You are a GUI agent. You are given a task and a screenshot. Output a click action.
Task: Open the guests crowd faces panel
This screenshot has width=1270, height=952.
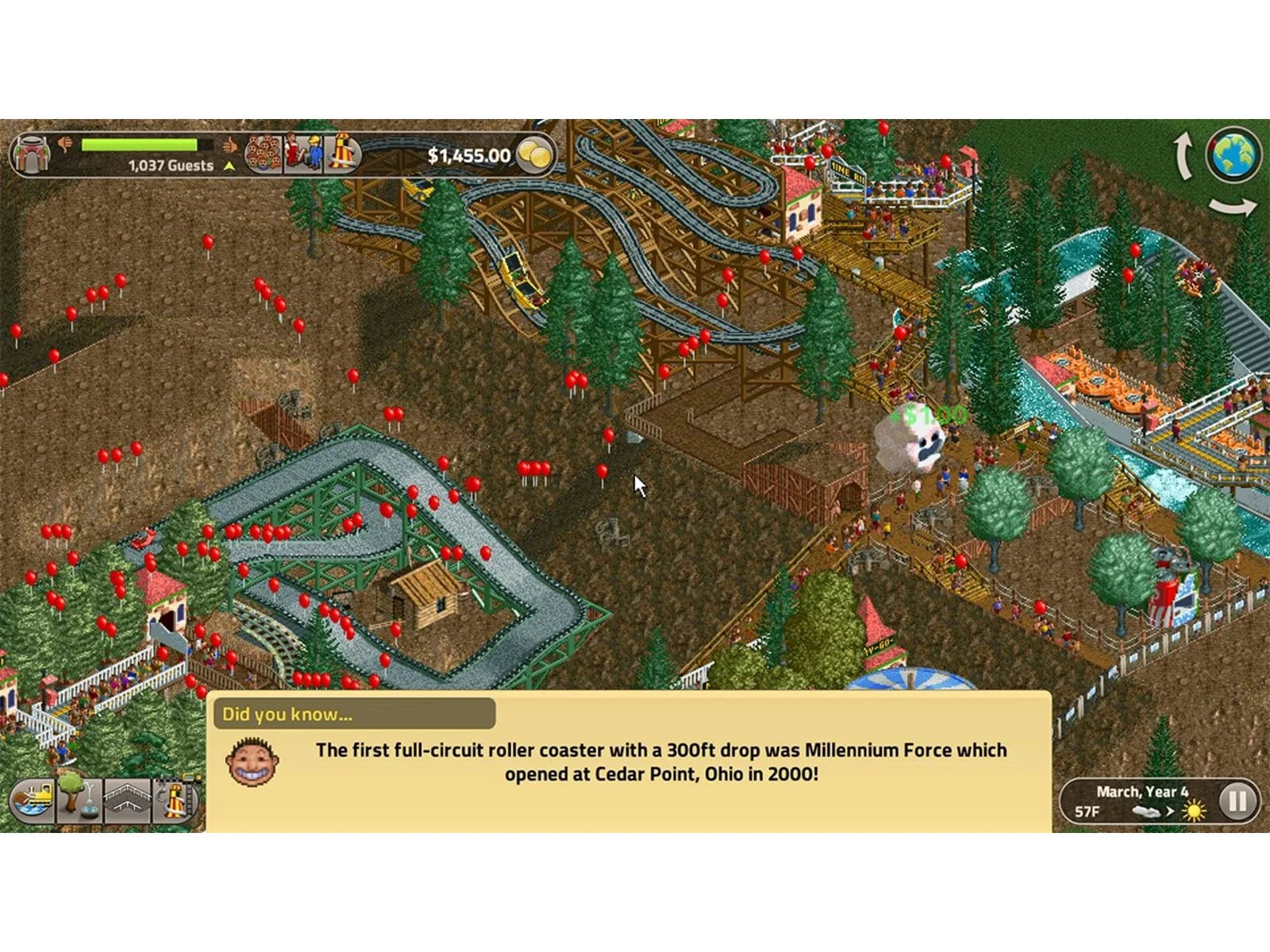point(263,153)
